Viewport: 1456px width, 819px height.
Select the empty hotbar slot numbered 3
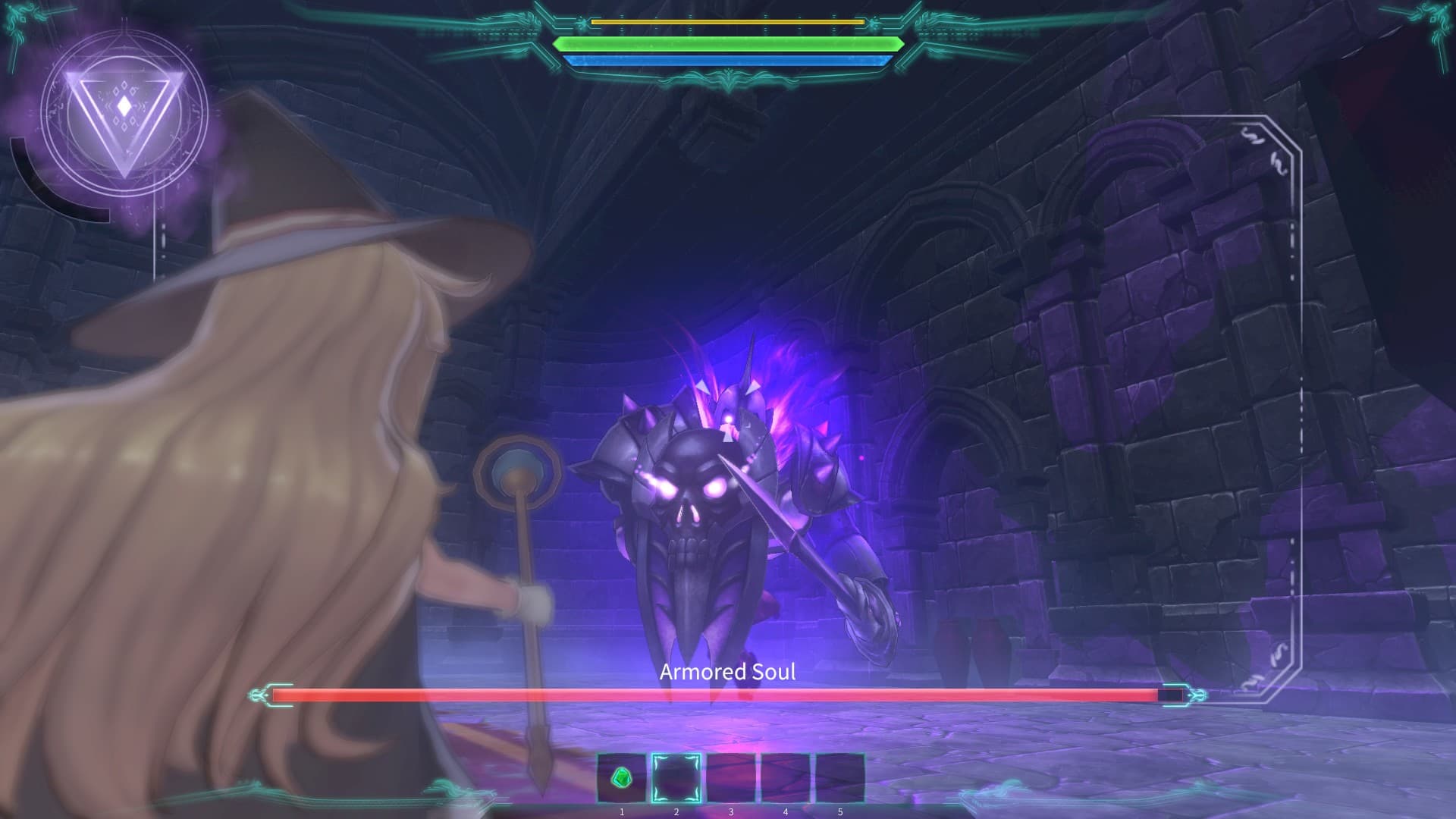(730, 778)
